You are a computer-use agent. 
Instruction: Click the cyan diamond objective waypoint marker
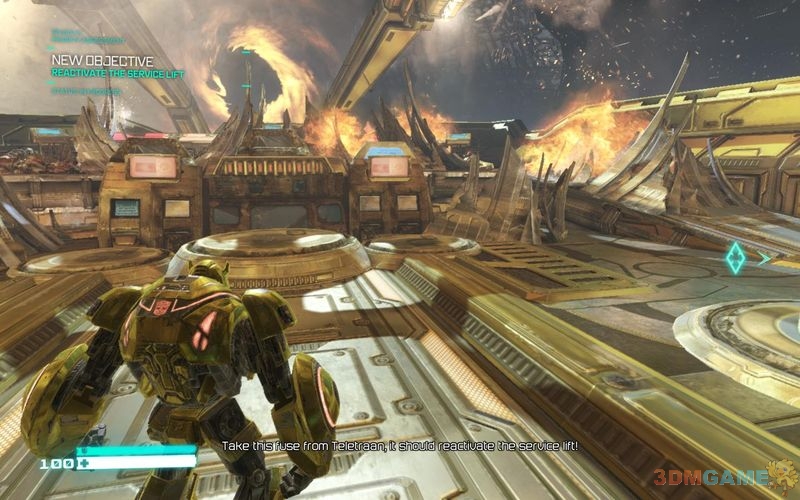pos(736,258)
